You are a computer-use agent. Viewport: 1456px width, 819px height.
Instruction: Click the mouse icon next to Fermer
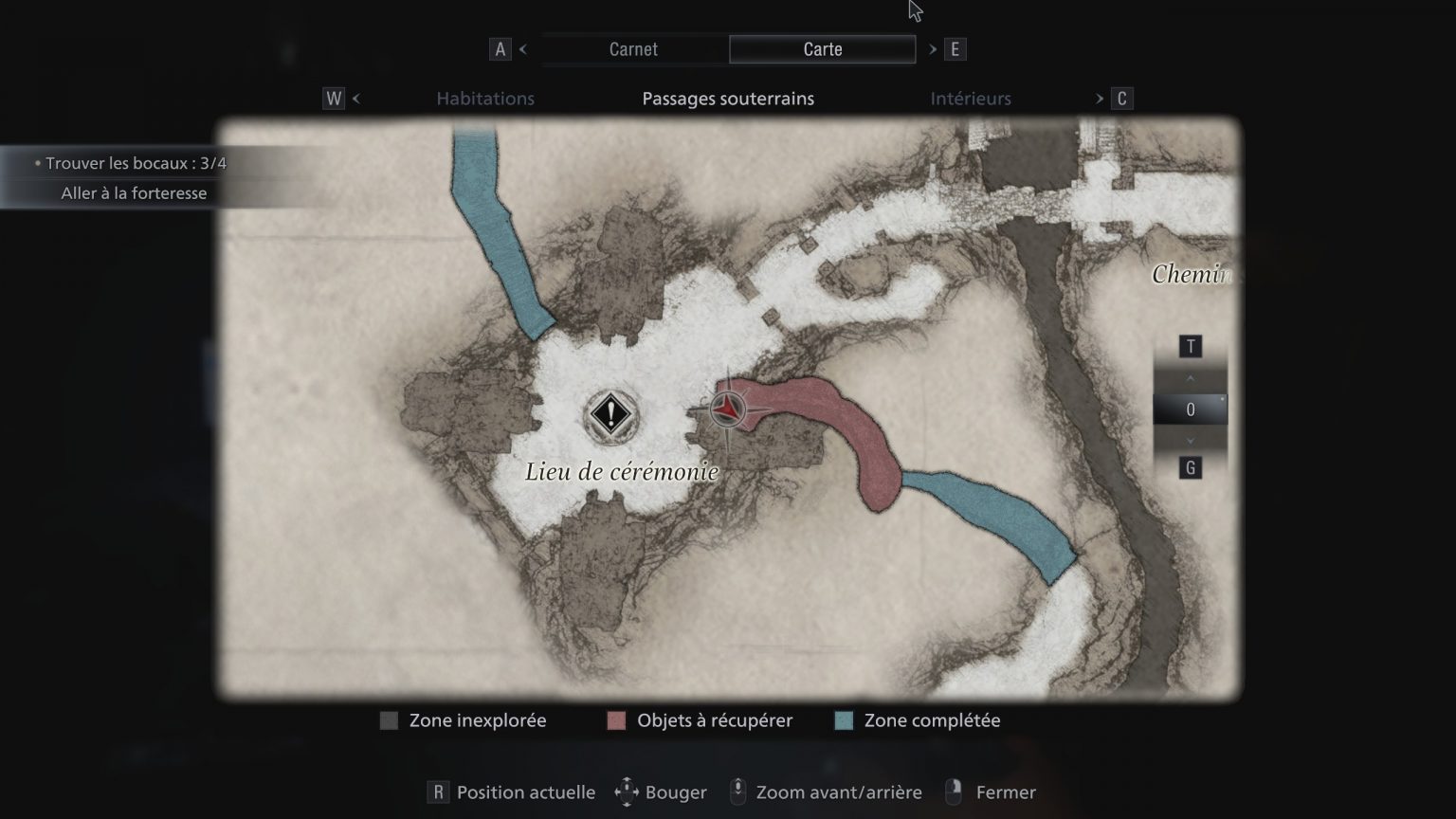(x=953, y=792)
